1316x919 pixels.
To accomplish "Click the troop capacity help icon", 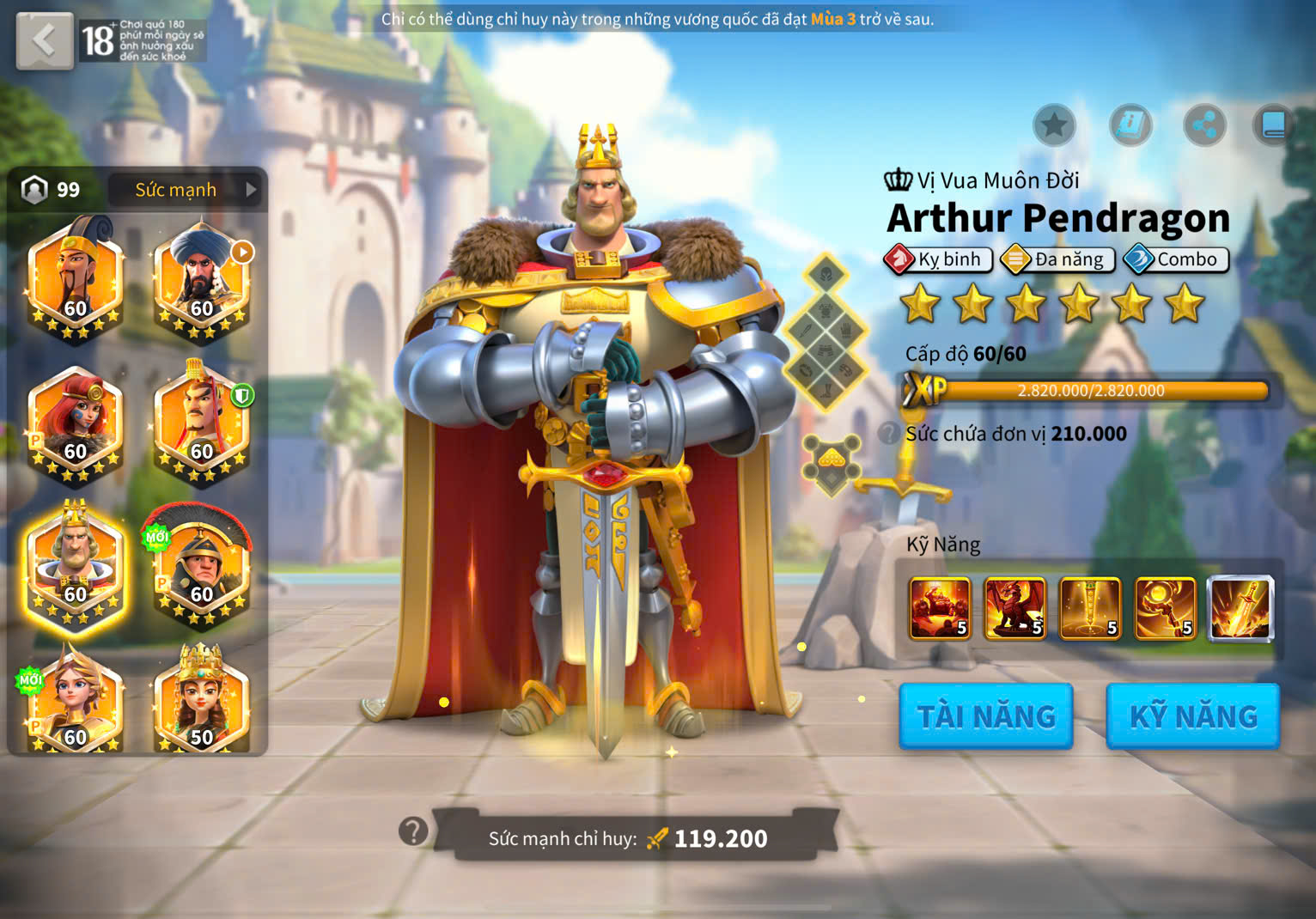I will (x=889, y=434).
